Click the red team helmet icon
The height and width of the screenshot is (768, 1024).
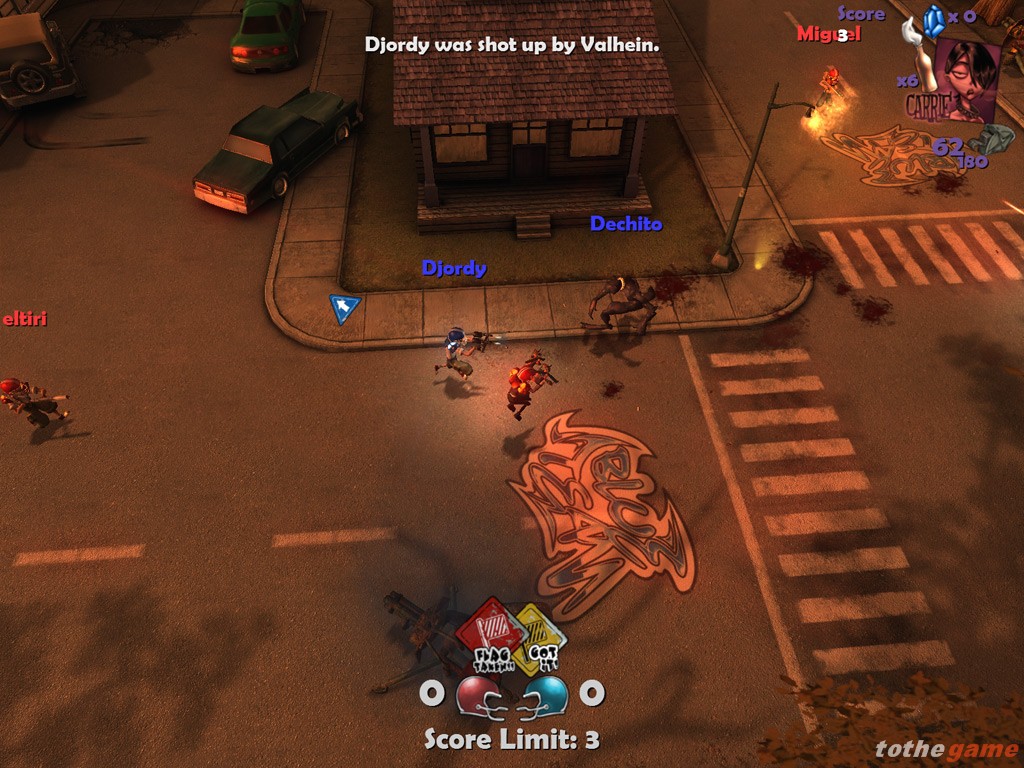(479, 695)
